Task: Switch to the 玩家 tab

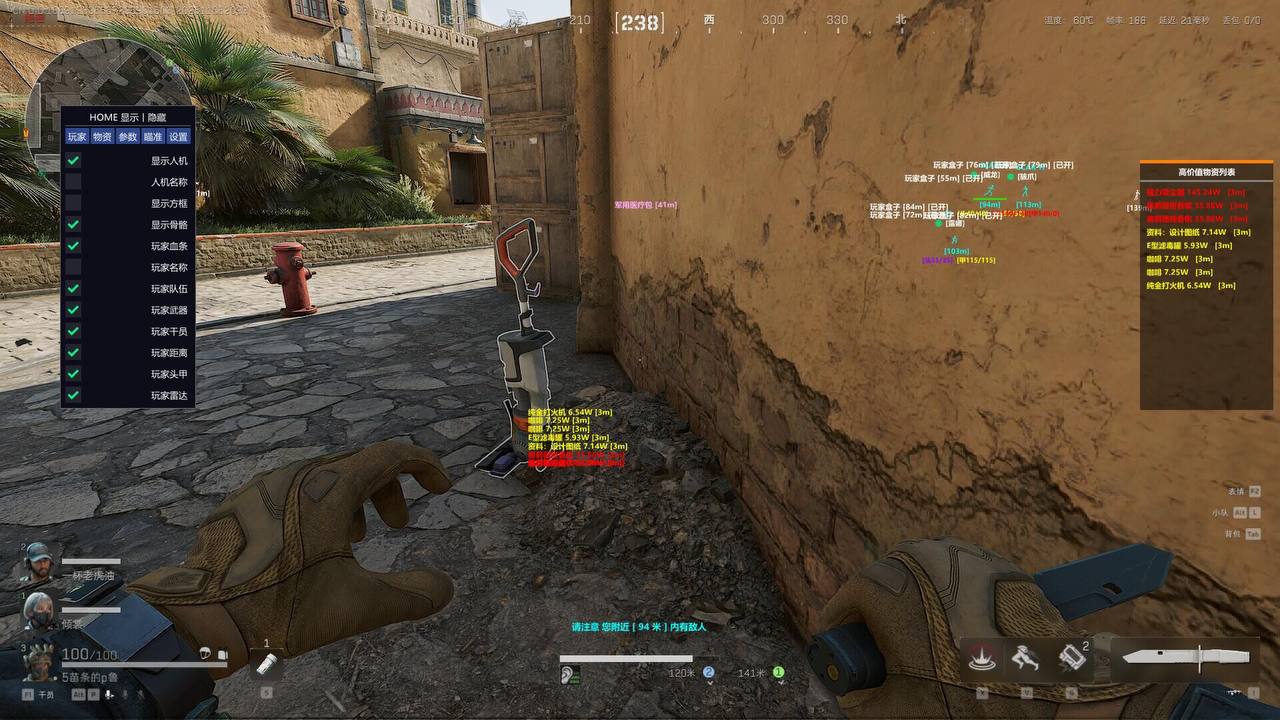Action: pos(77,137)
